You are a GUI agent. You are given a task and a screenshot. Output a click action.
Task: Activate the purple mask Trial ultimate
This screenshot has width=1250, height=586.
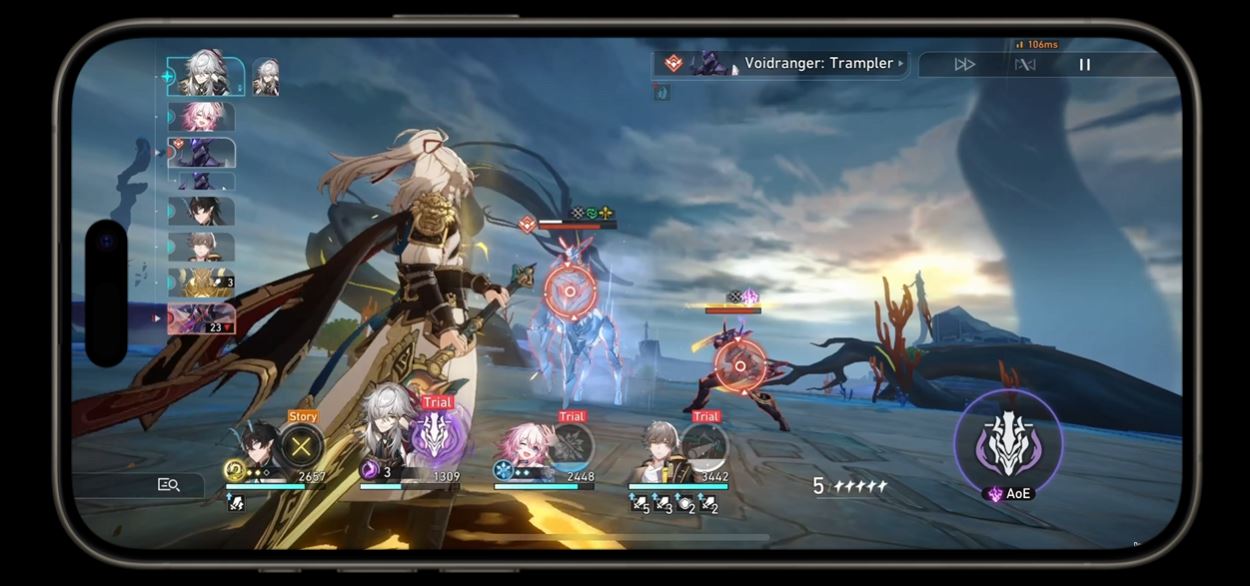[x=435, y=436]
